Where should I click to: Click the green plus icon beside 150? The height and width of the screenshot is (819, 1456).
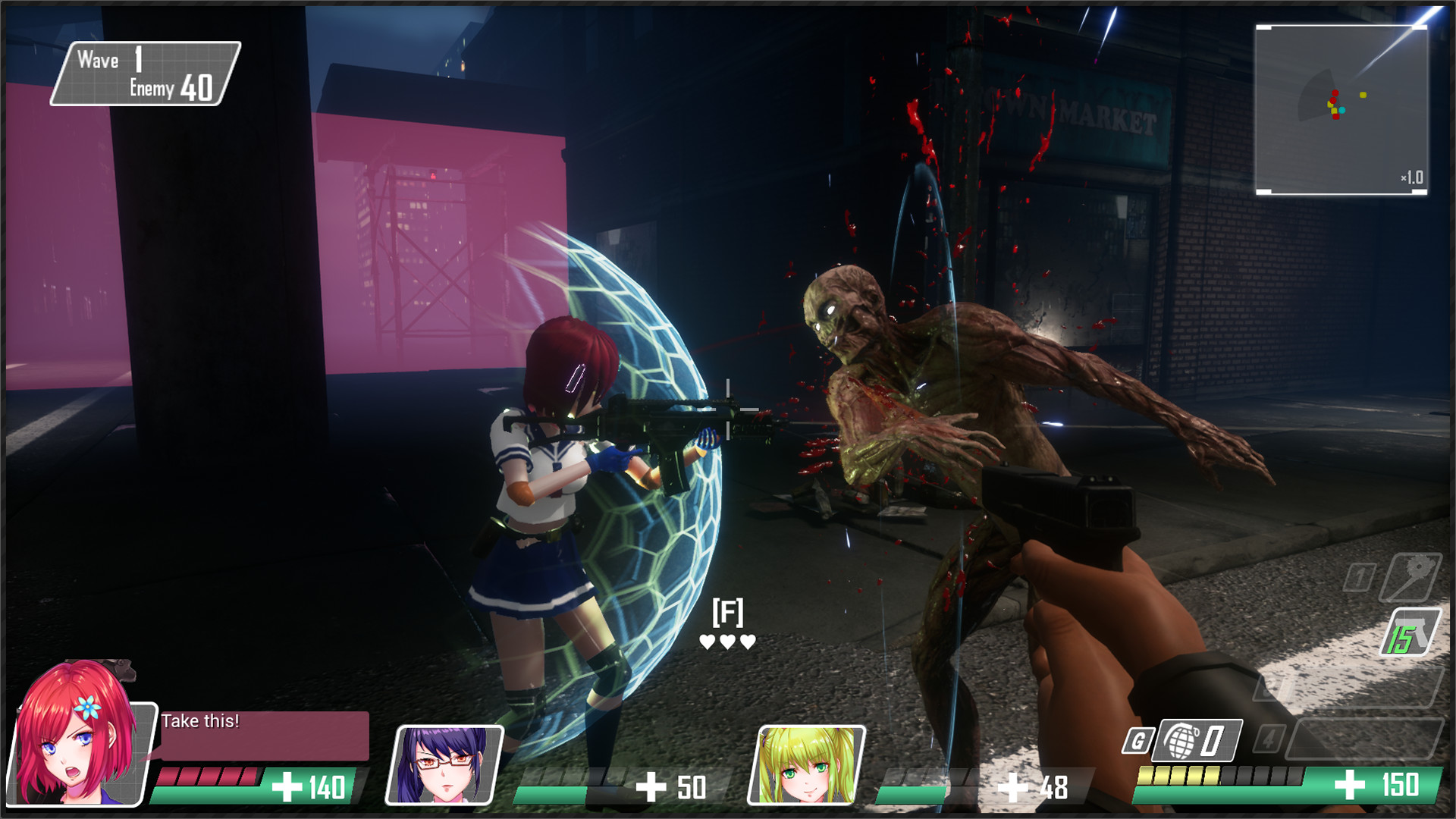[1349, 786]
